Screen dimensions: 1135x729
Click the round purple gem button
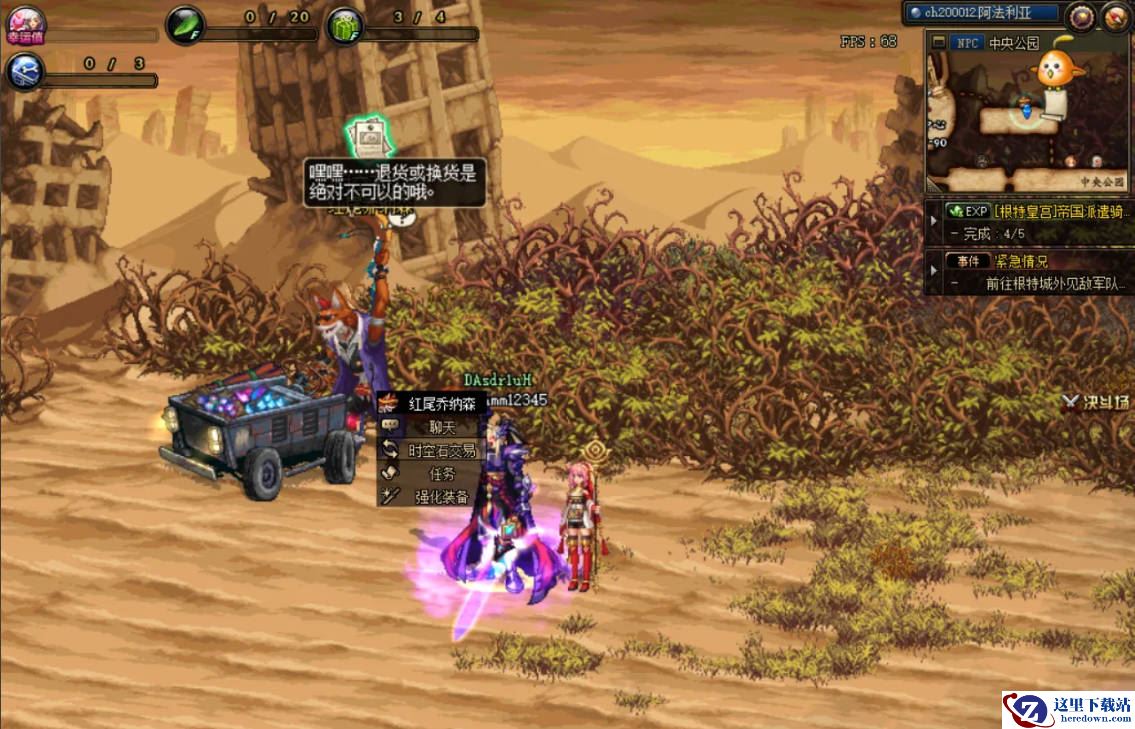click(1080, 16)
